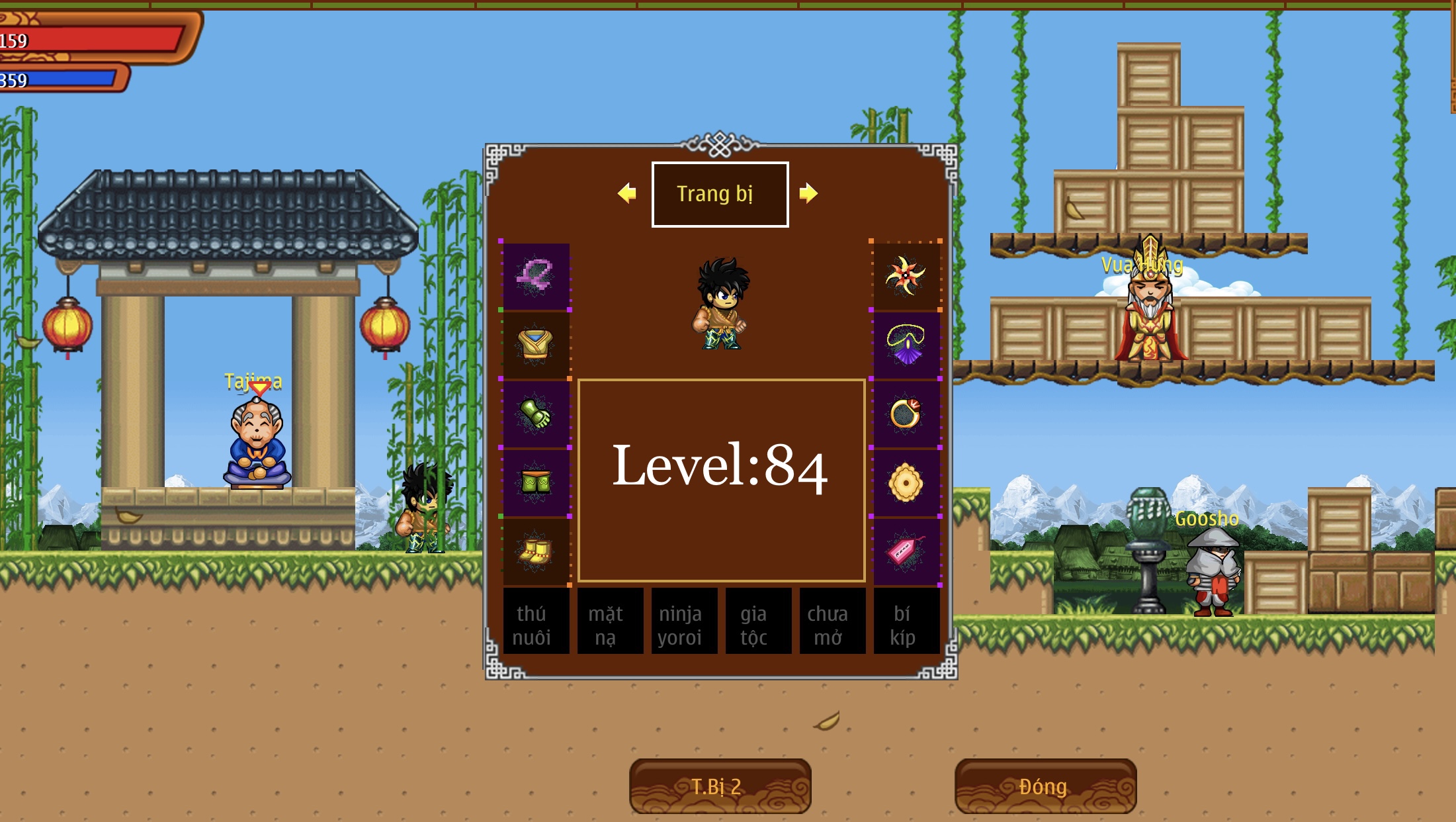Switch to T.Bị 2 equipment set
Viewport: 1456px width, 822px height.
click(720, 786)
